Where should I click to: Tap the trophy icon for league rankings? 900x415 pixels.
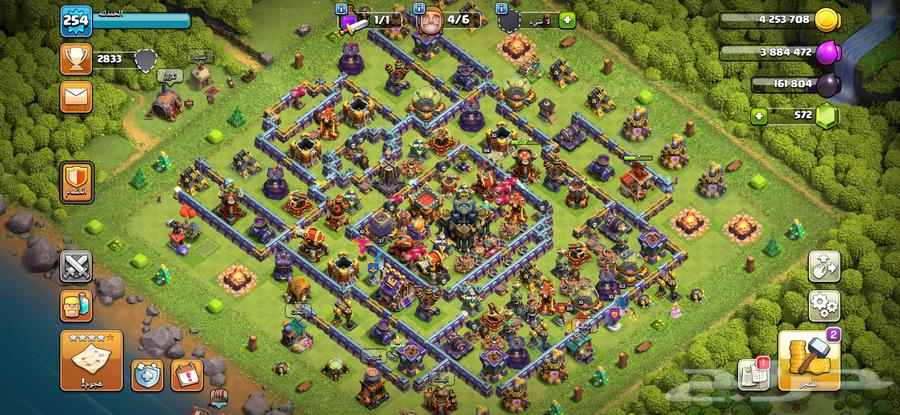tap(75, 59)
